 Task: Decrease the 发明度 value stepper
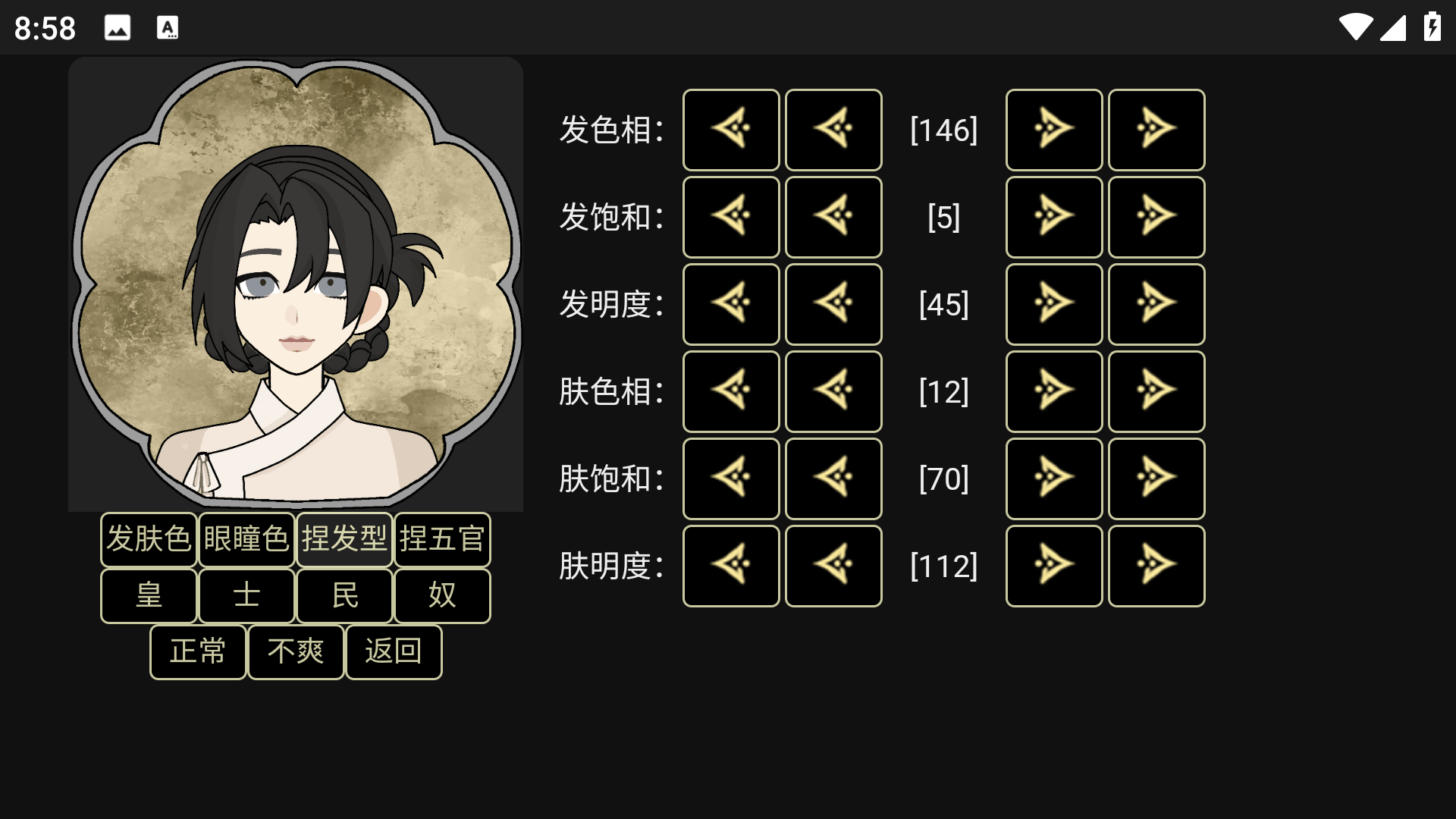tap(833, 304)
